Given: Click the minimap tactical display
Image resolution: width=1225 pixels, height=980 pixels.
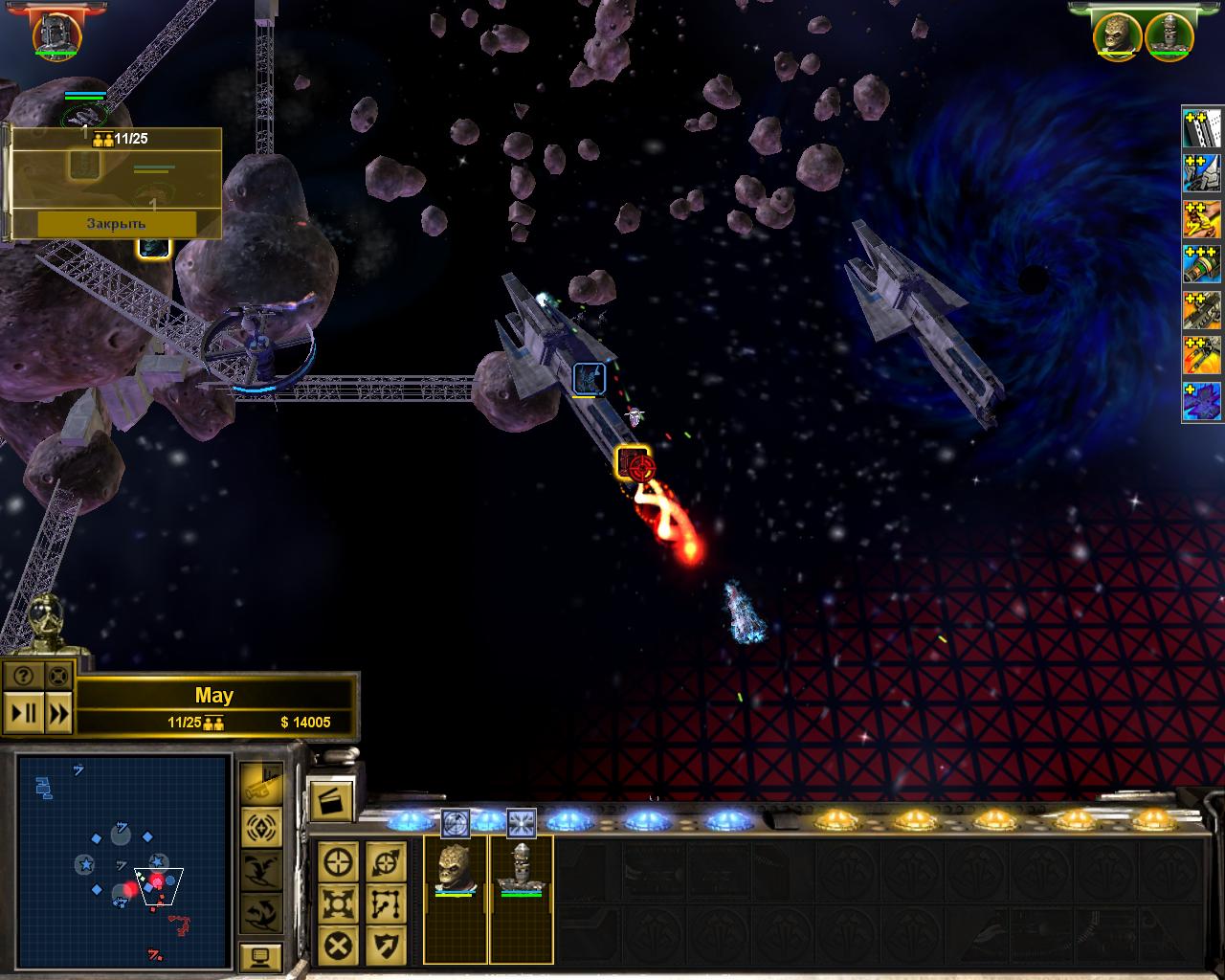Looking at the screenshot, I should point(123,859).
